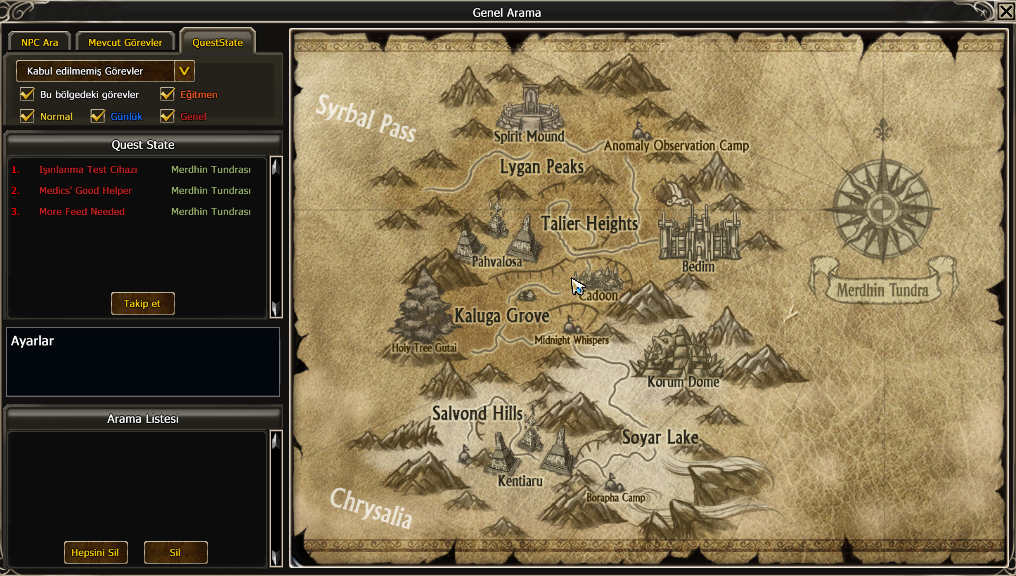
Task: Select the QuestState tab
Action: [x=218, y=43]
